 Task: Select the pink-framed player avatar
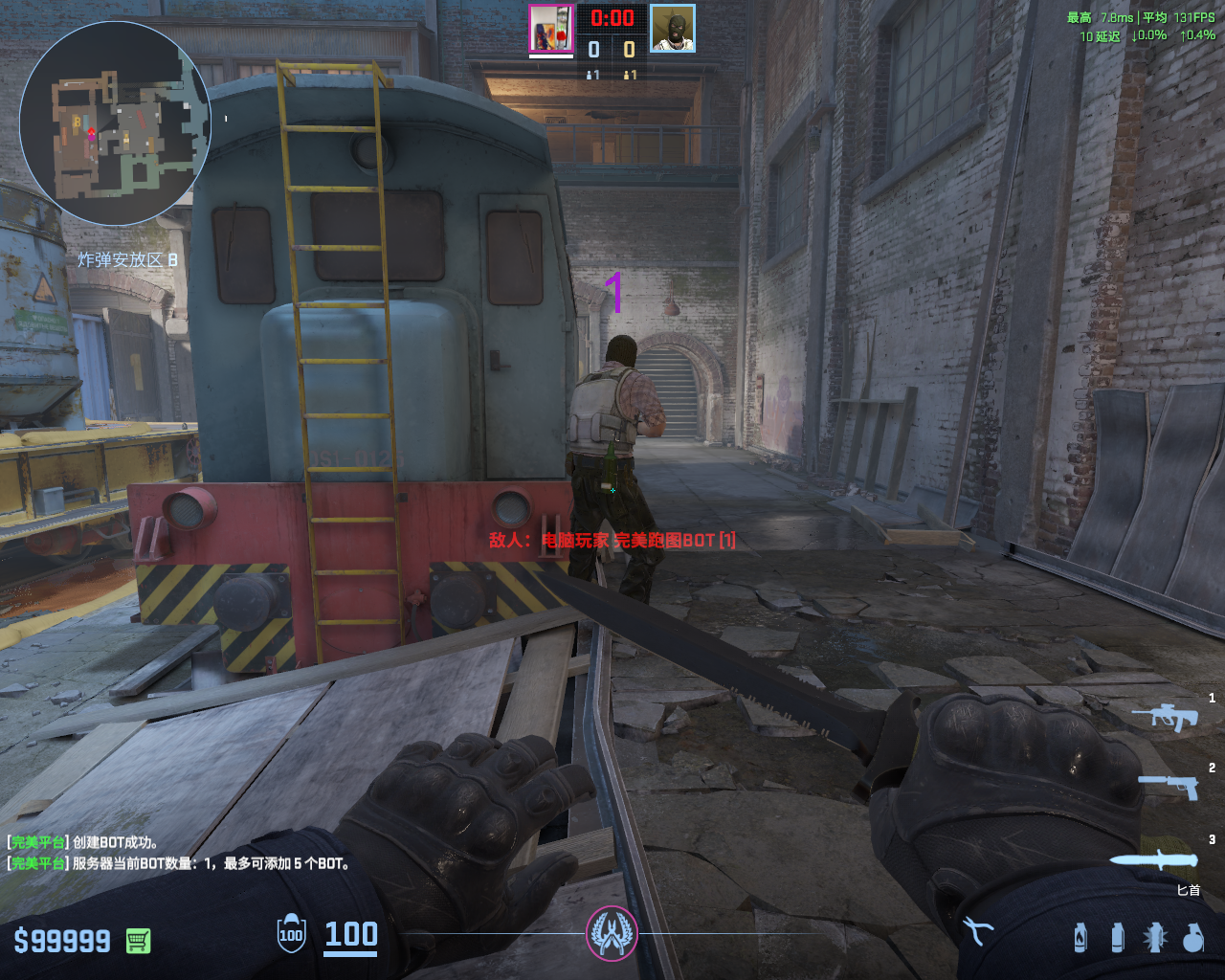551,29
